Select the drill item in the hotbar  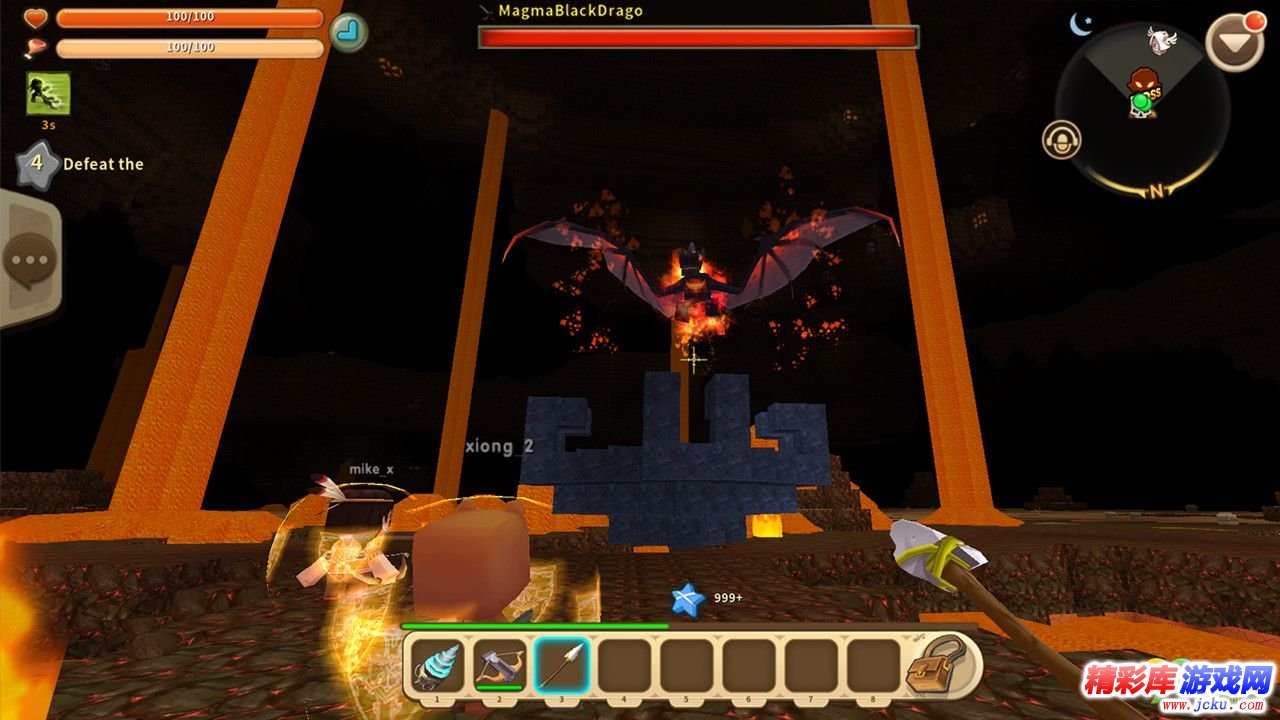pyautogui.click(x=438, y=665)
